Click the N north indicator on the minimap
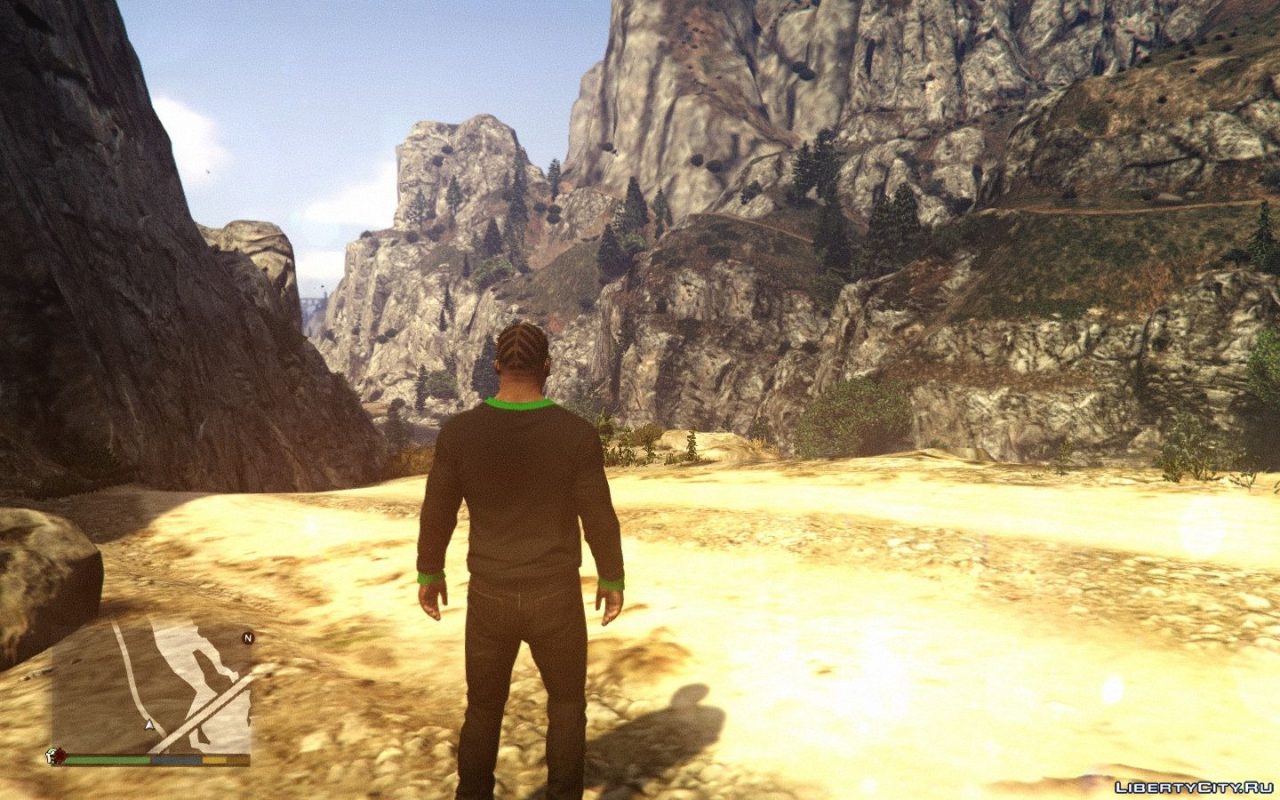1280x800 pixels. coord(249,638)
